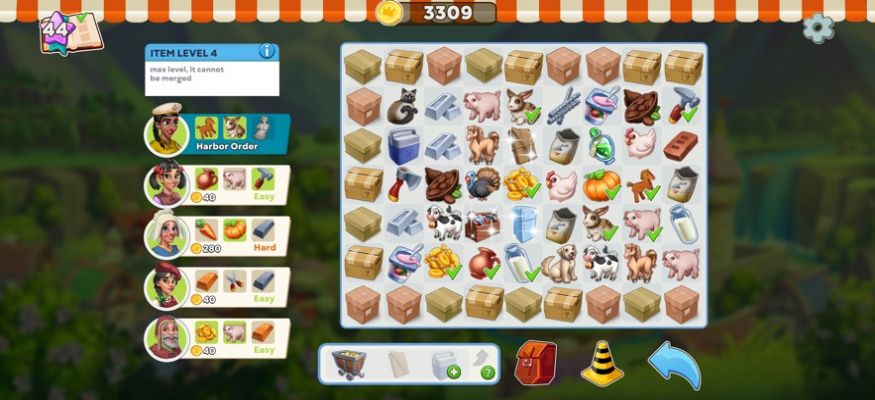Select the mine cart booster
The height and width of the screenshot is (400, 875).
[x=346, y=364]
